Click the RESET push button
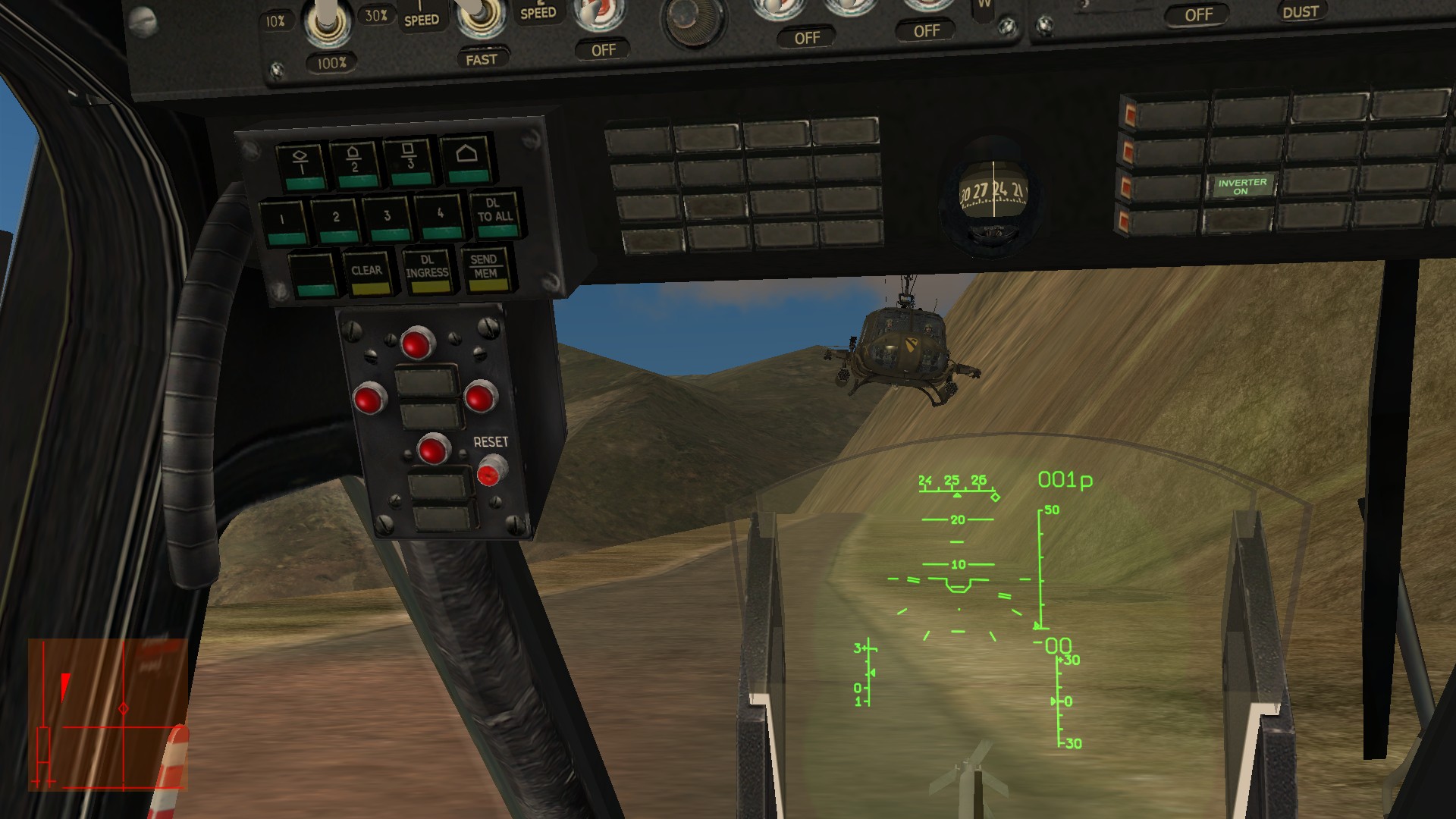1456x819 pixels. 490,471
